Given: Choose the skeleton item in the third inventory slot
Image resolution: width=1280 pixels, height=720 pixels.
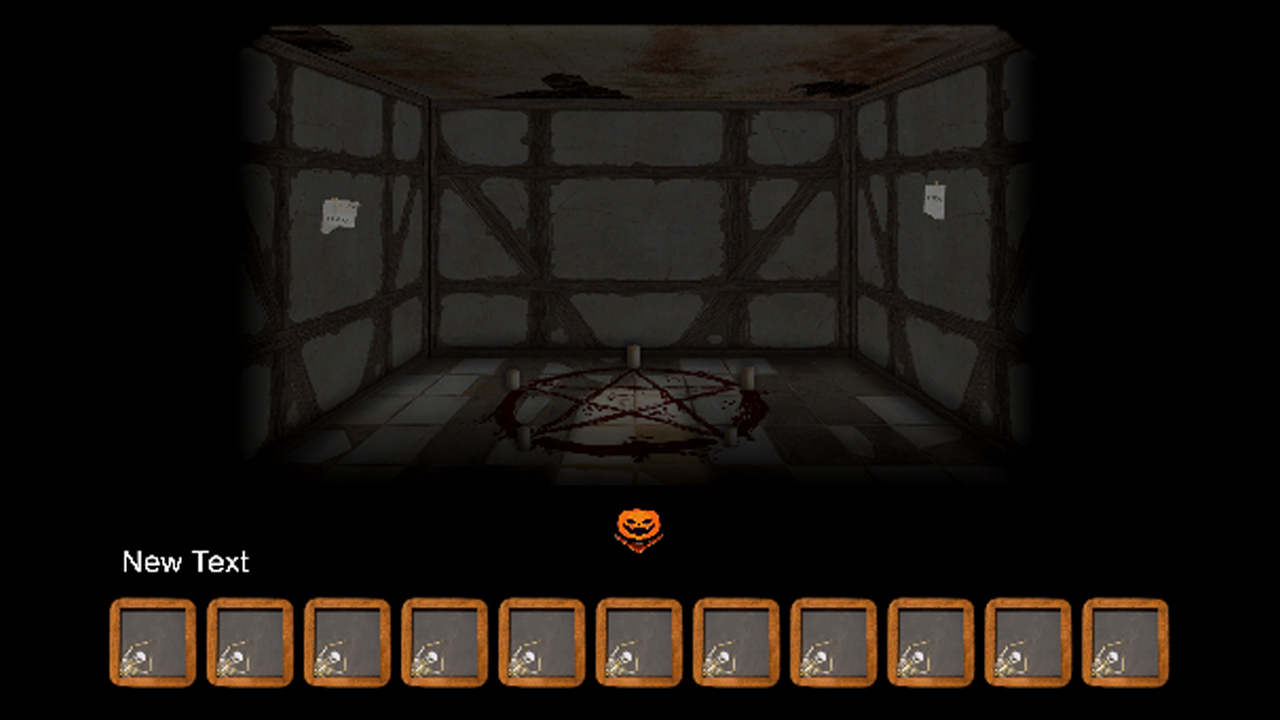Looking at the screenshot, I should coord(346,643).
